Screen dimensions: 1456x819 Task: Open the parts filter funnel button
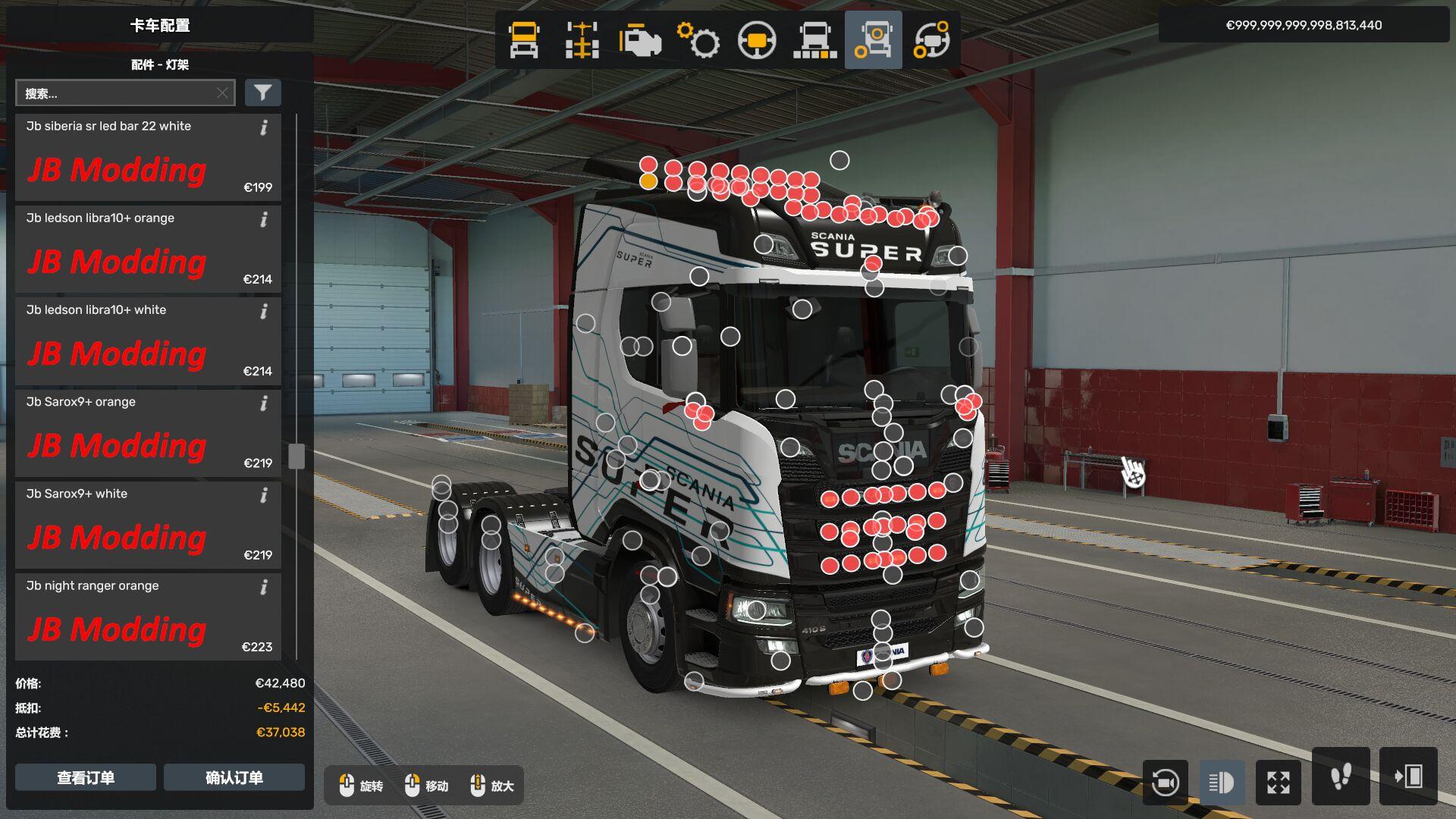(262, 93)
